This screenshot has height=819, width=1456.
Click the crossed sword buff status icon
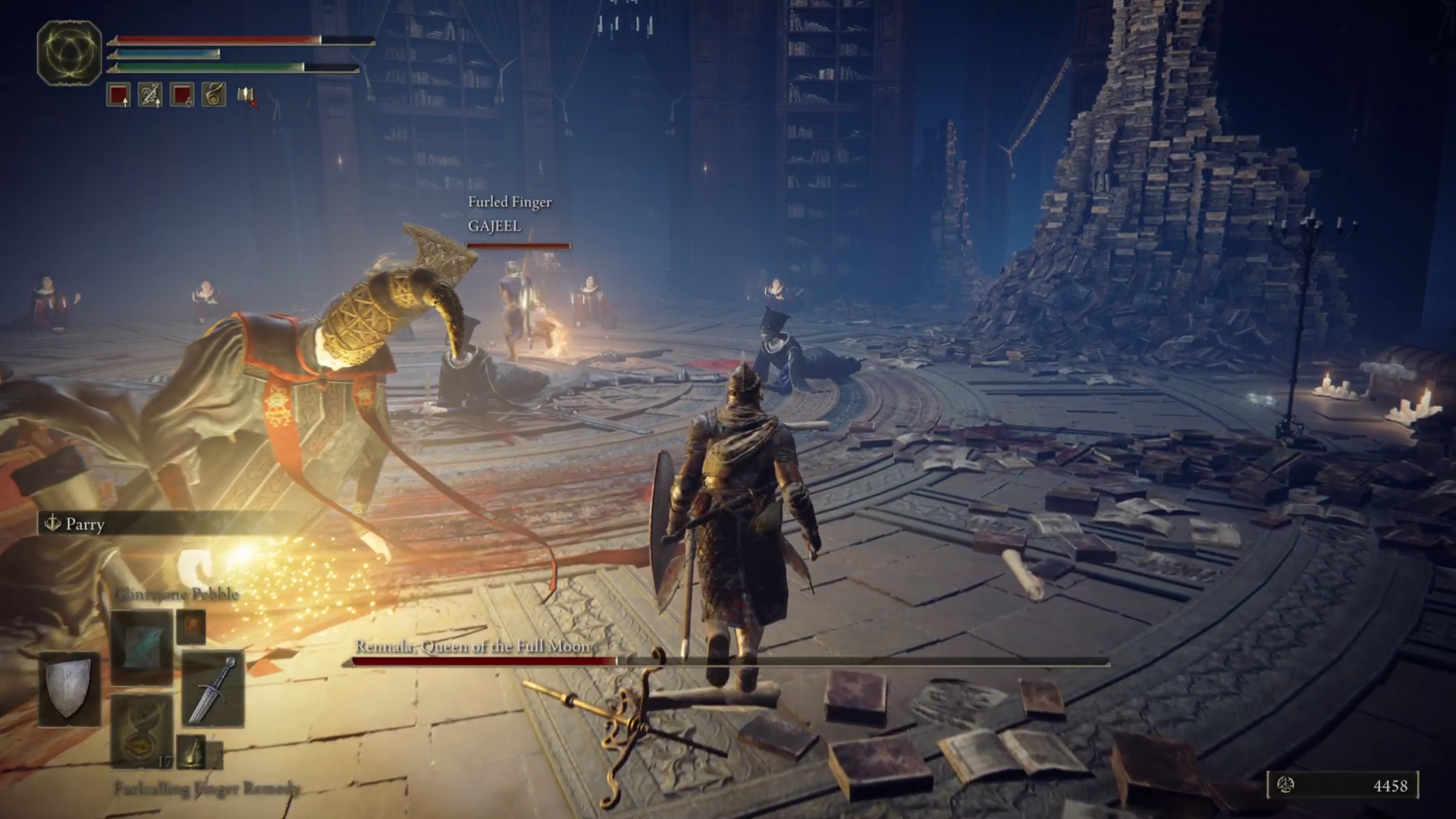click(x=150, y=95)
